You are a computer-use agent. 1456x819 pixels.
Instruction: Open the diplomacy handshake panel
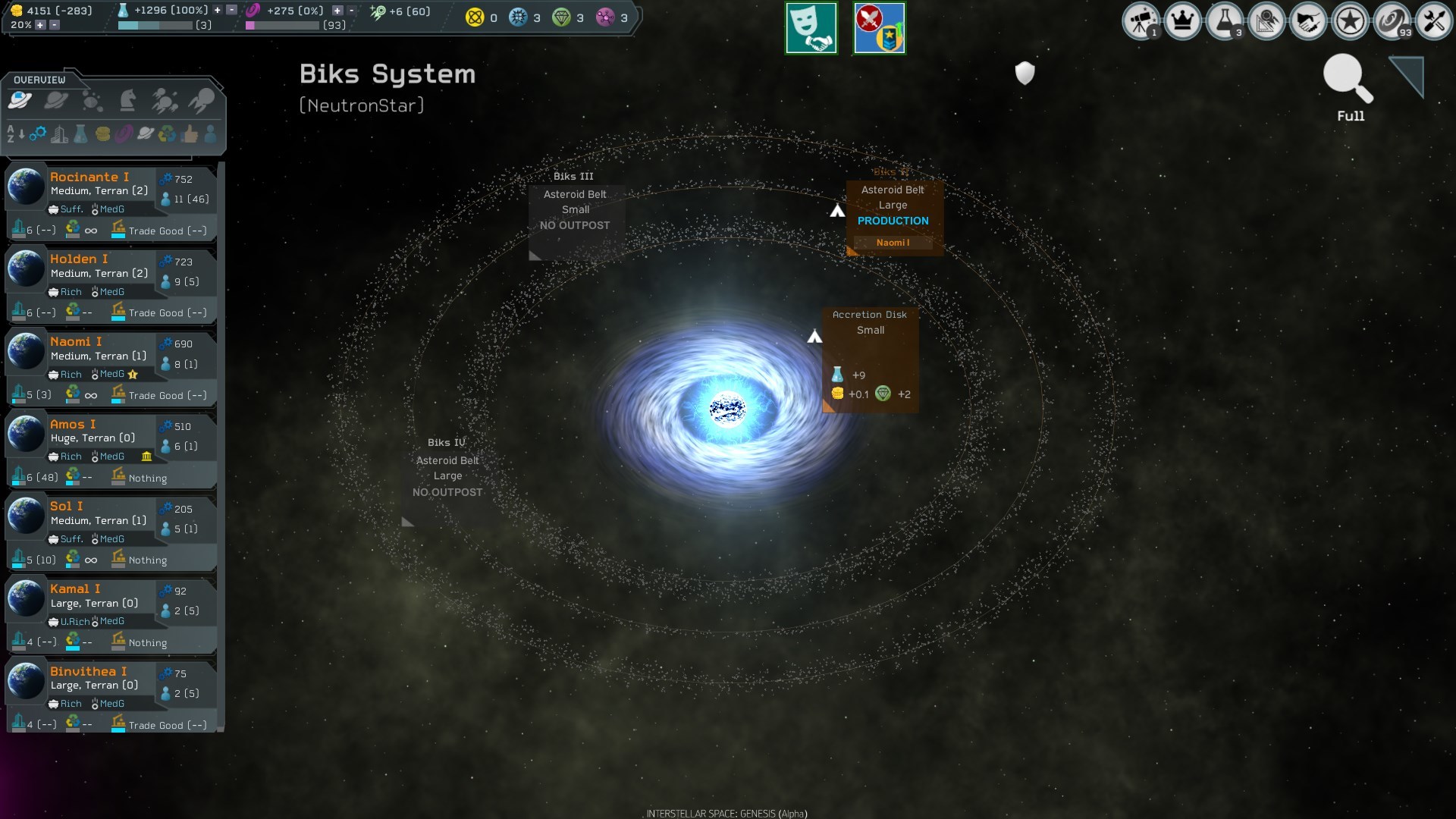click(1308, 20)
